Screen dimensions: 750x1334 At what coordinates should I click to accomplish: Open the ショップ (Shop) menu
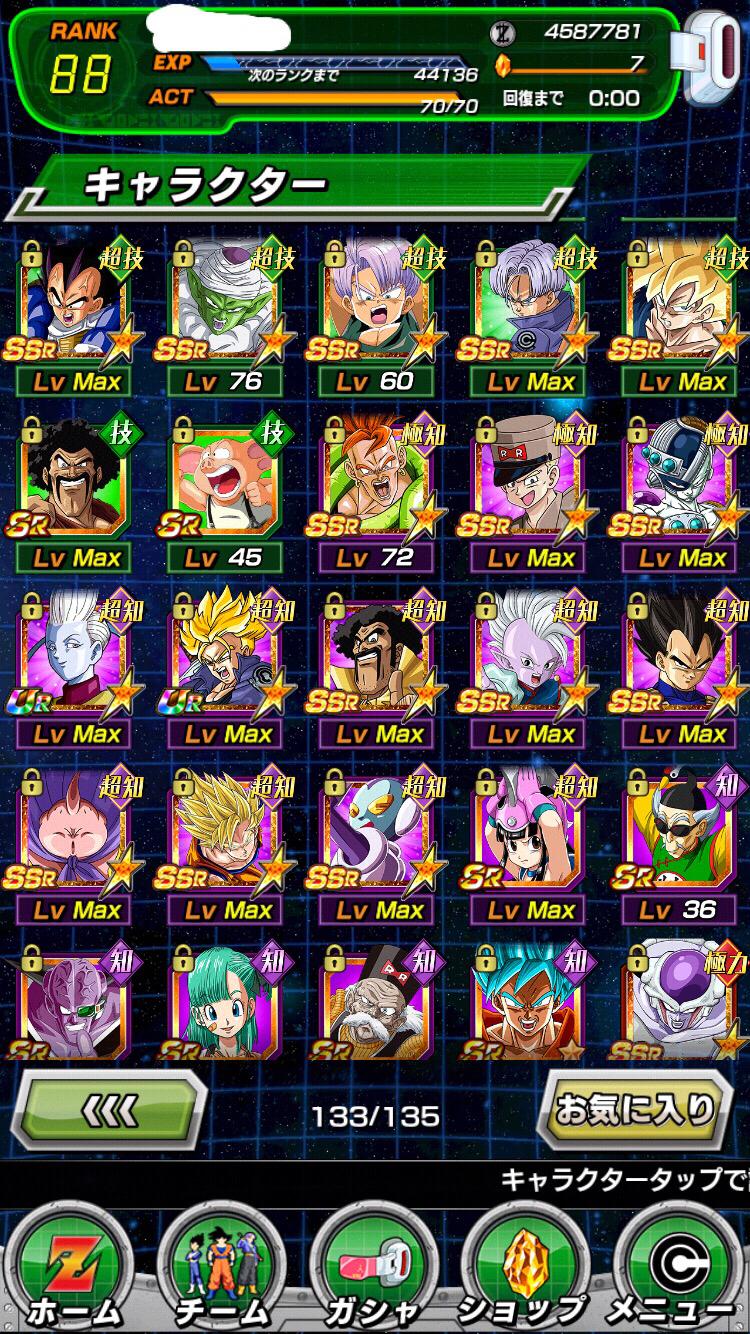[526, 1268]
